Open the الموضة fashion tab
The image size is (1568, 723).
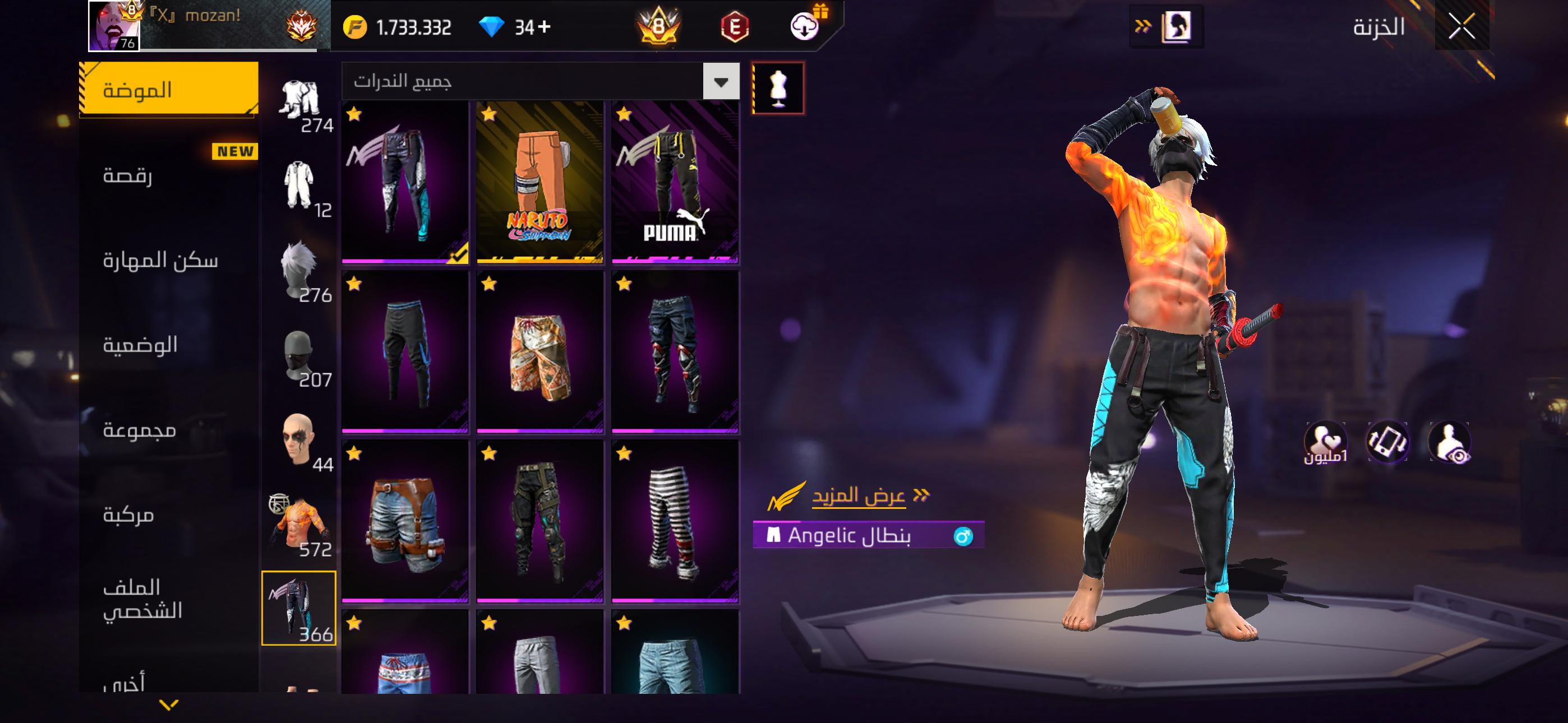click(169, 90)
